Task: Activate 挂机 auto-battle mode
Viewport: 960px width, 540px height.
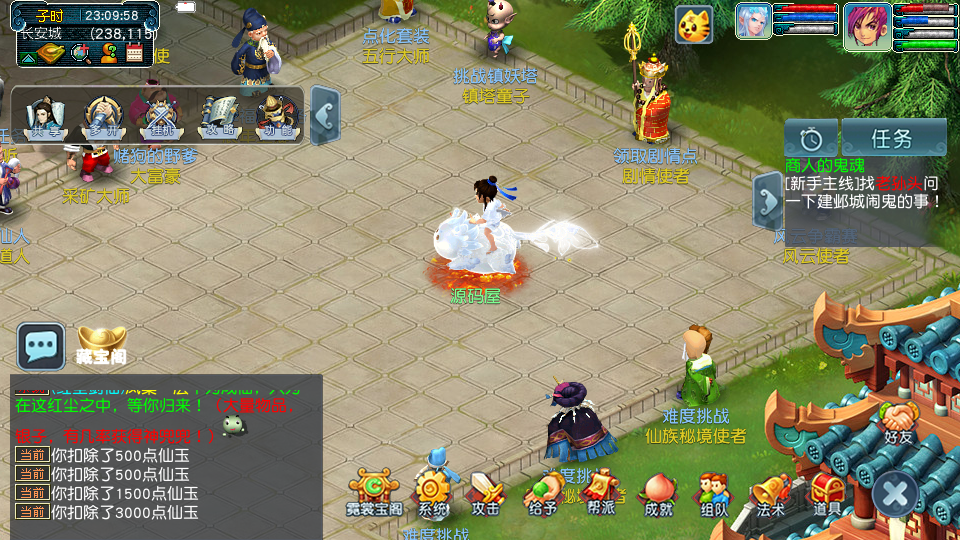Action: tap(161, 117)
